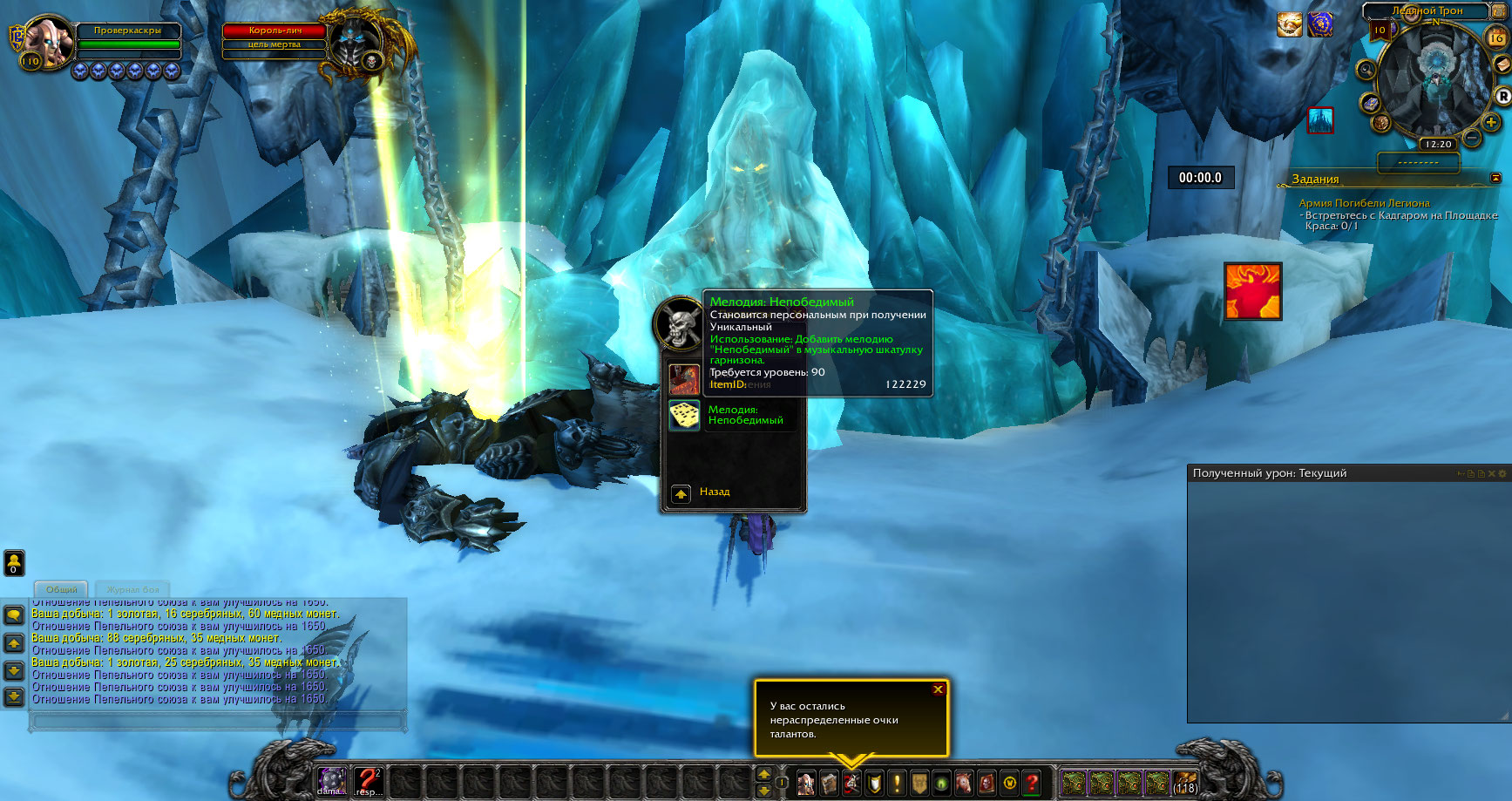Zoom out the minimap
Image resolution: width=1512 pixels, height=801 pixels.
1472,138
